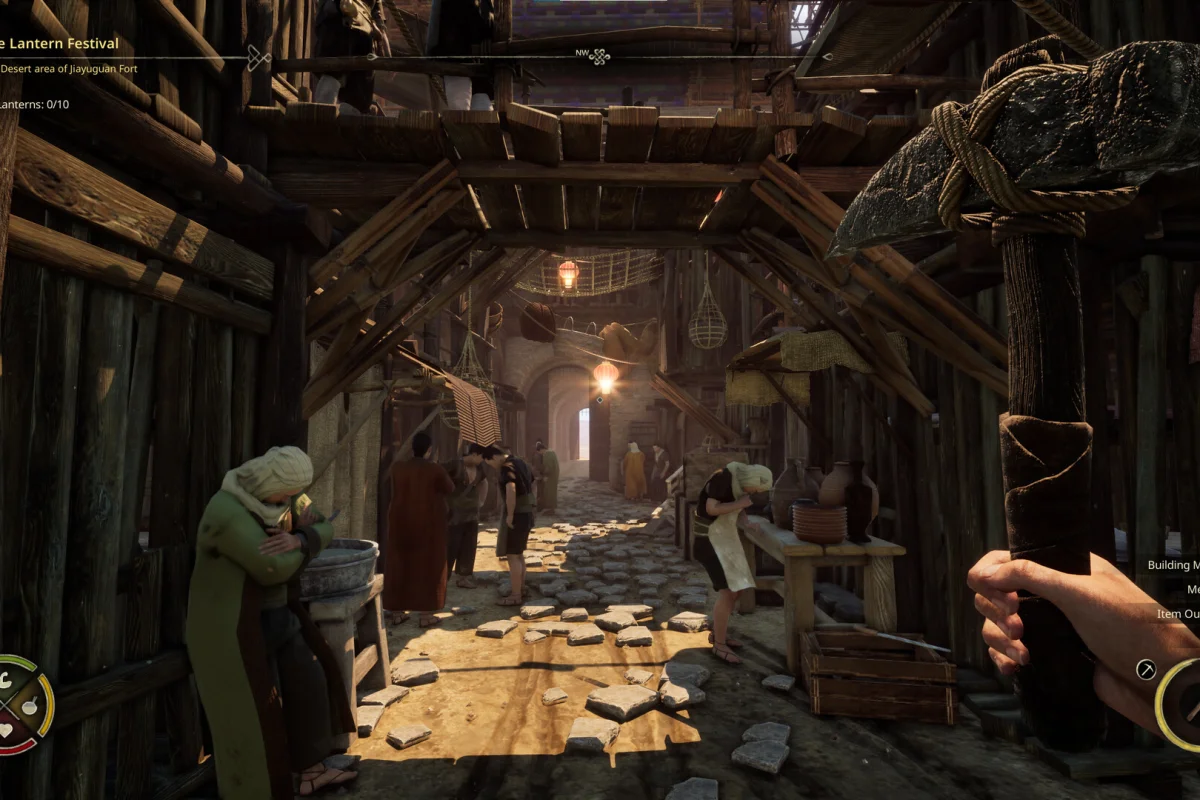This screenshot has height=800, width=1200.
Task: Click the NW compass bar marker
Action: [x=599, y=57]
